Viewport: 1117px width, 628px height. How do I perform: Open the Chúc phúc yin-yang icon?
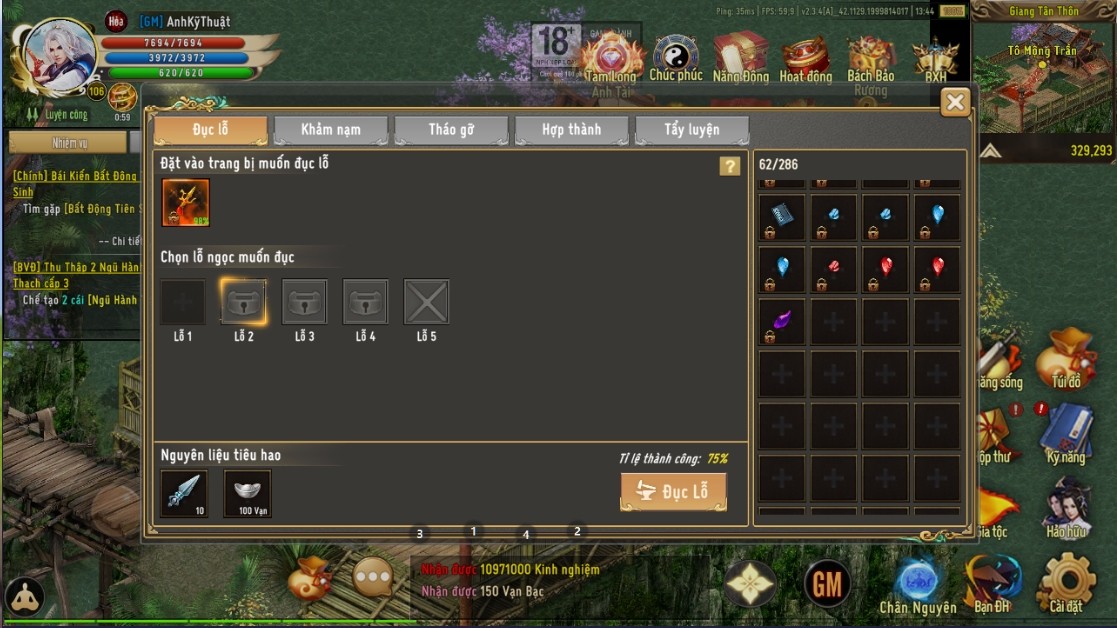pos(676,58)
